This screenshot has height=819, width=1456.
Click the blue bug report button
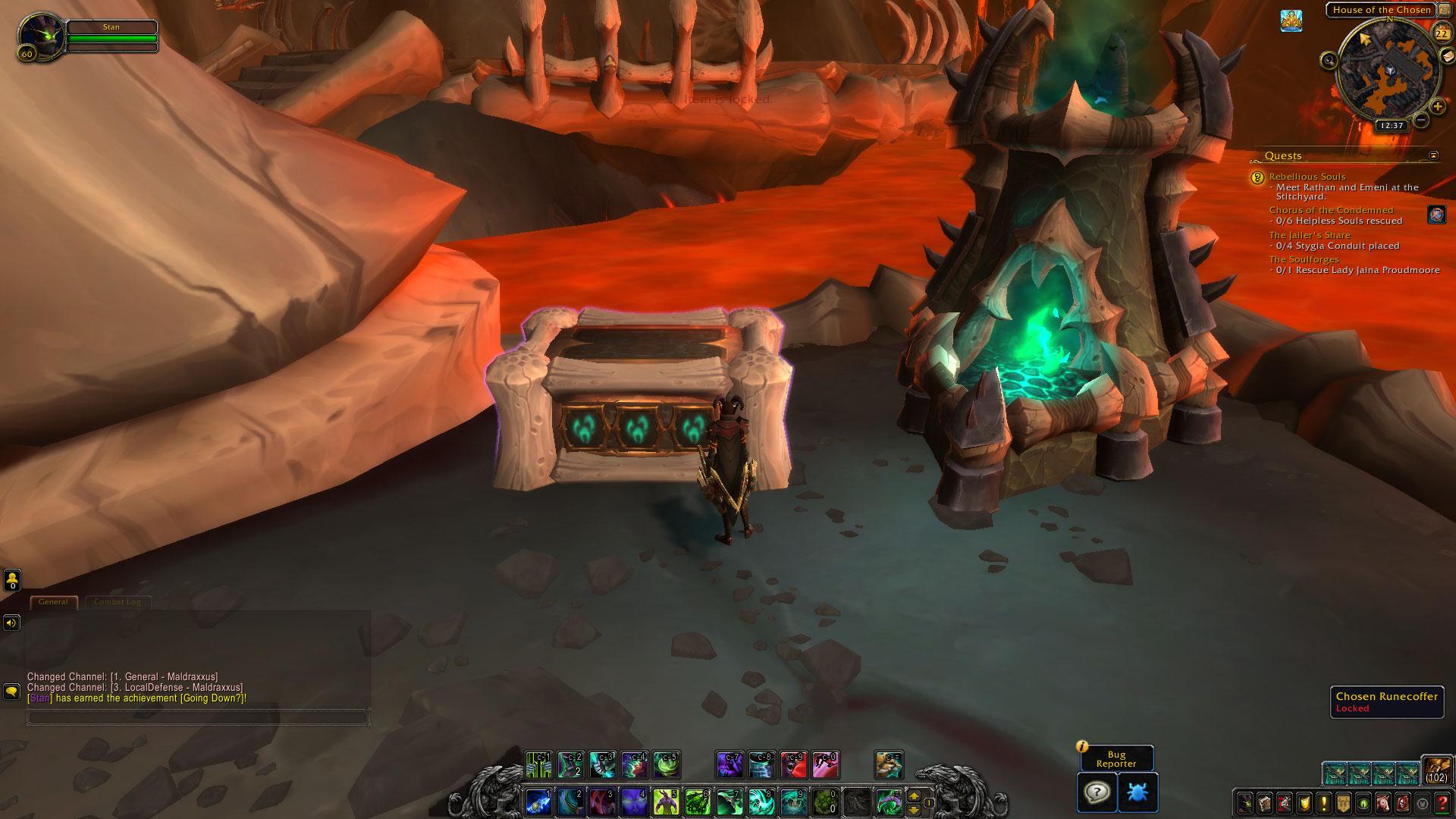(1137, 792)
